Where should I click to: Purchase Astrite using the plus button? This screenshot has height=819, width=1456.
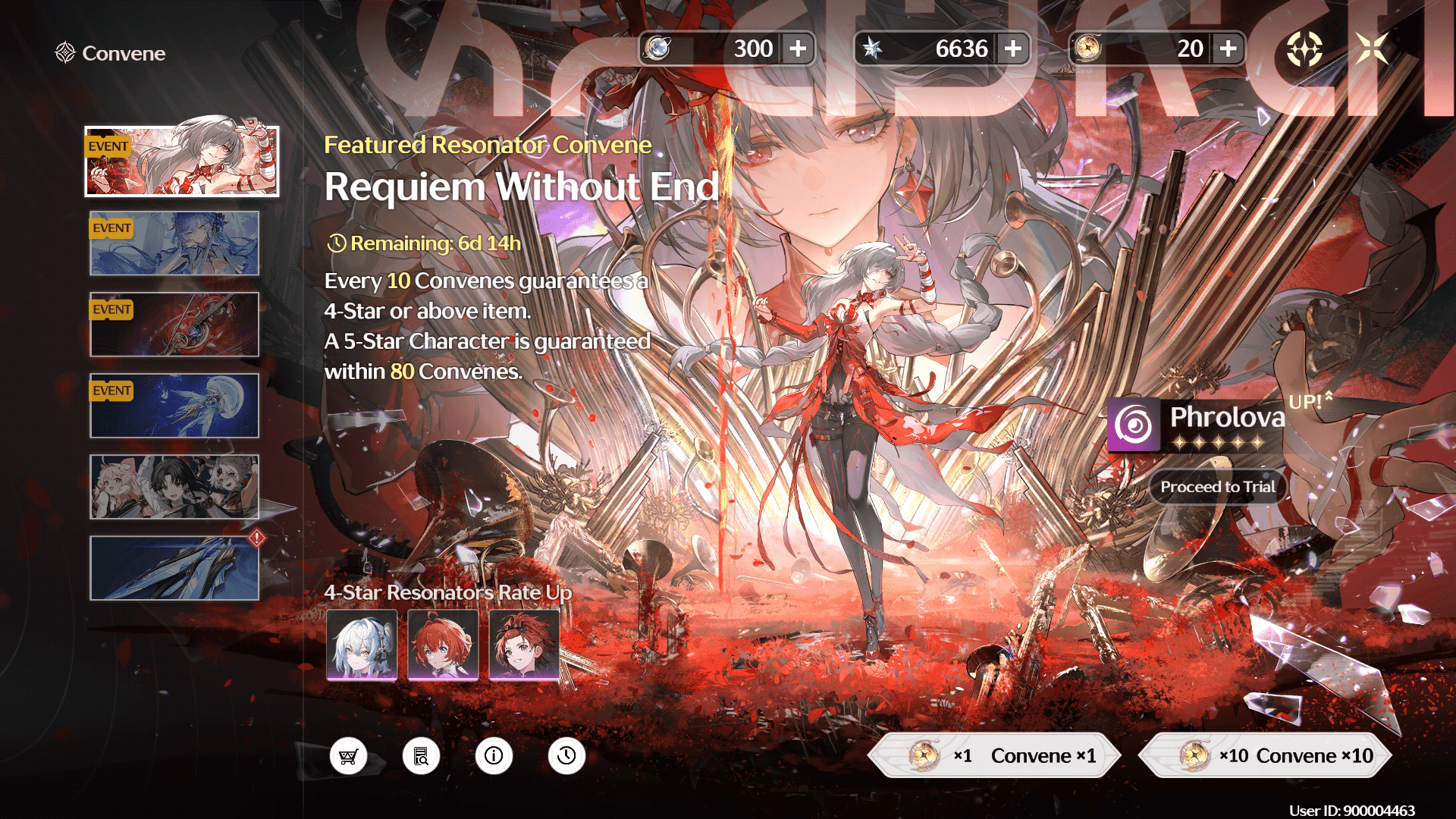(x=1012, y=49)
